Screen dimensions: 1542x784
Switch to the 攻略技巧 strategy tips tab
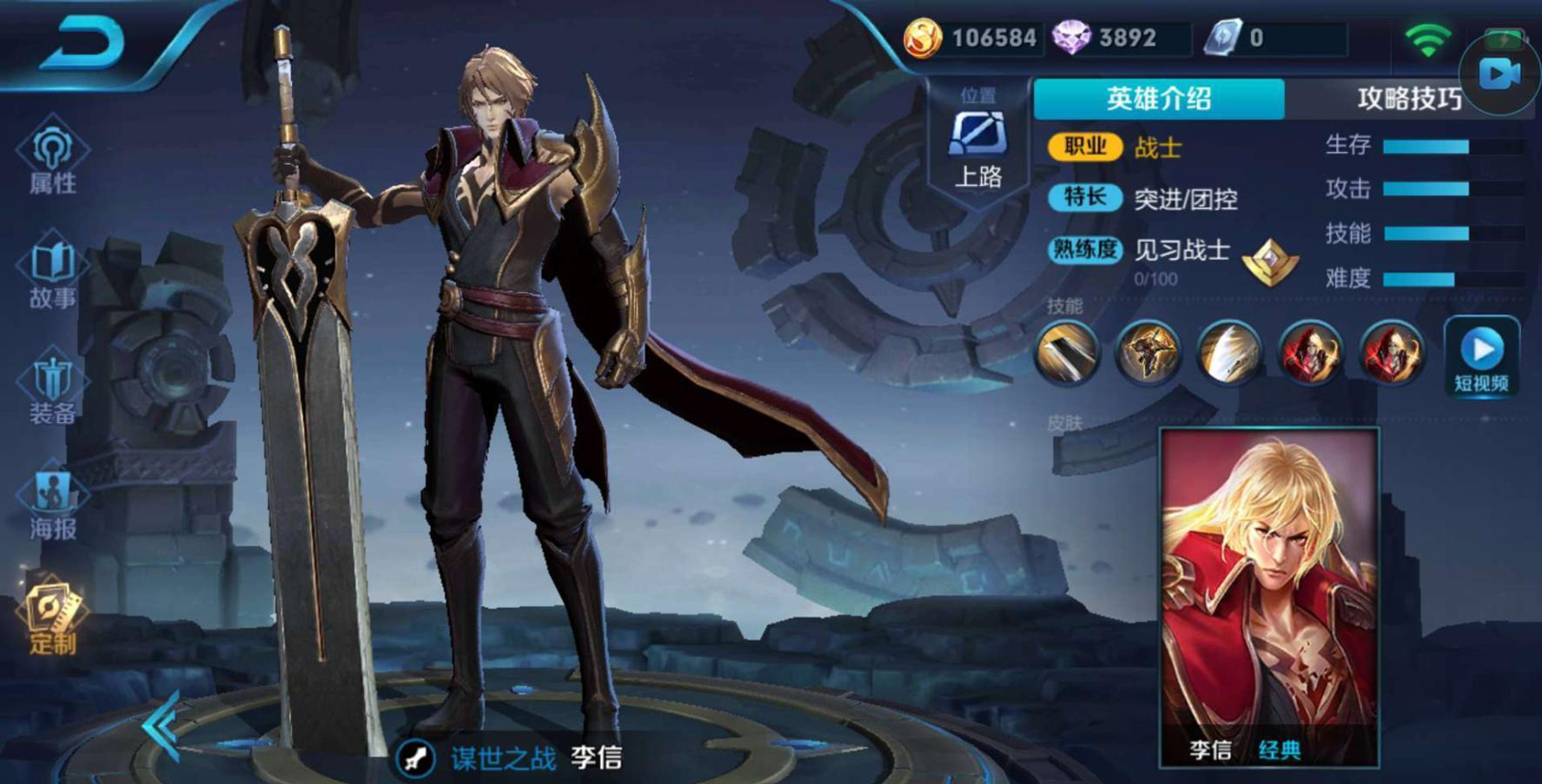[1407, 98]
